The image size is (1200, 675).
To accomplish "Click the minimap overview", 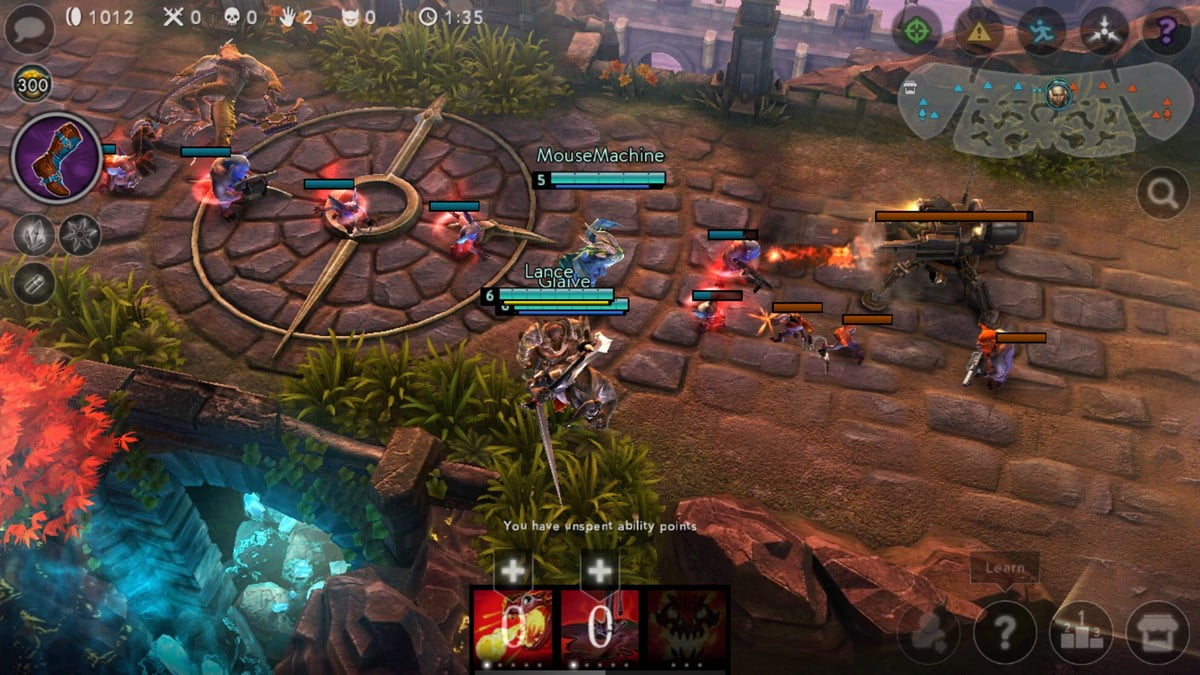I will click(1045, 108).
